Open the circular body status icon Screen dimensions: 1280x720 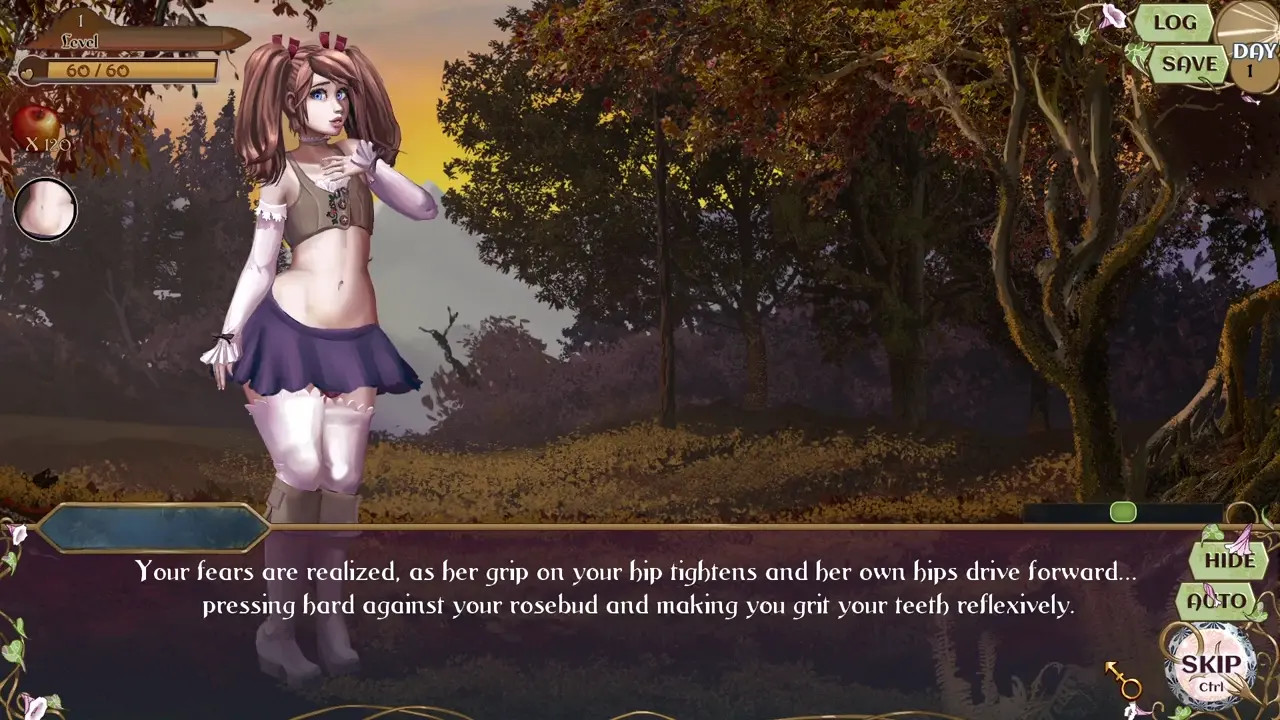pyautogui.click(x=45, y=210)
